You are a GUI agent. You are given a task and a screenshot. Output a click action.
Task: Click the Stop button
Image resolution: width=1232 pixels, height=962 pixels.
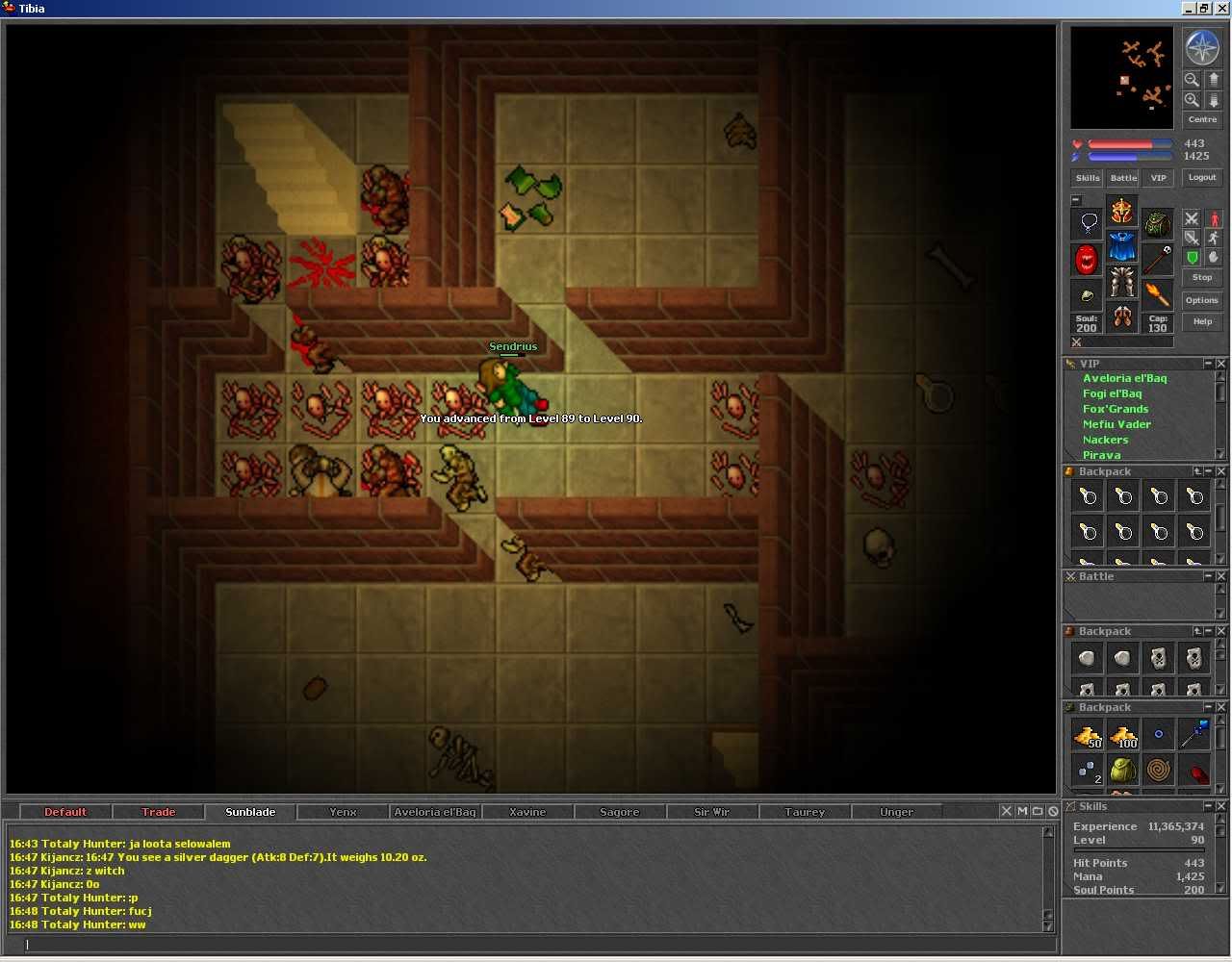click(1201, 278)
